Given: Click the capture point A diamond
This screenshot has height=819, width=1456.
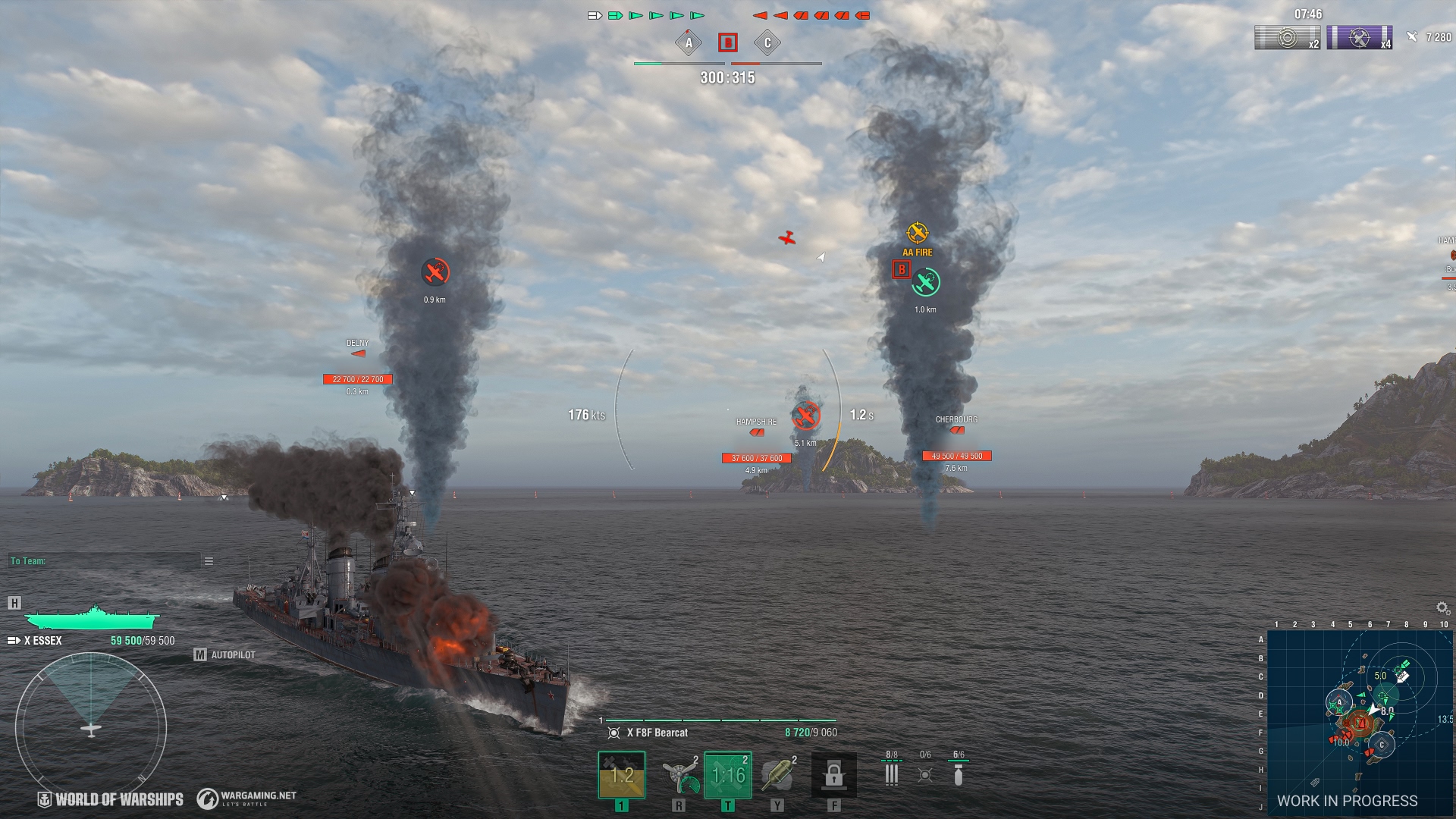Looking at the screenshot, I should point(689,42).
